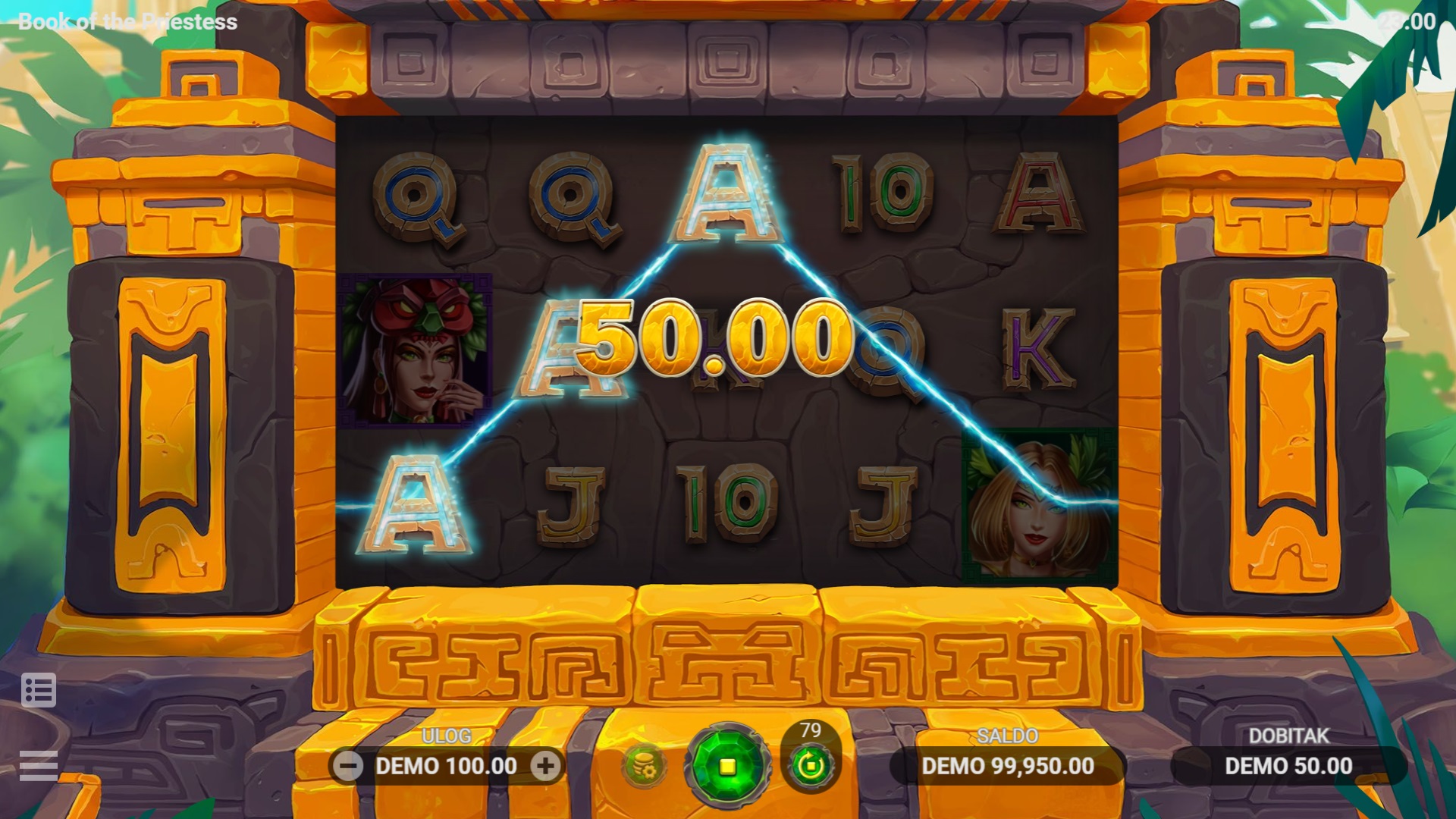Open the paytable list icon
This screenshot has height=819, width=1456.
39,690
